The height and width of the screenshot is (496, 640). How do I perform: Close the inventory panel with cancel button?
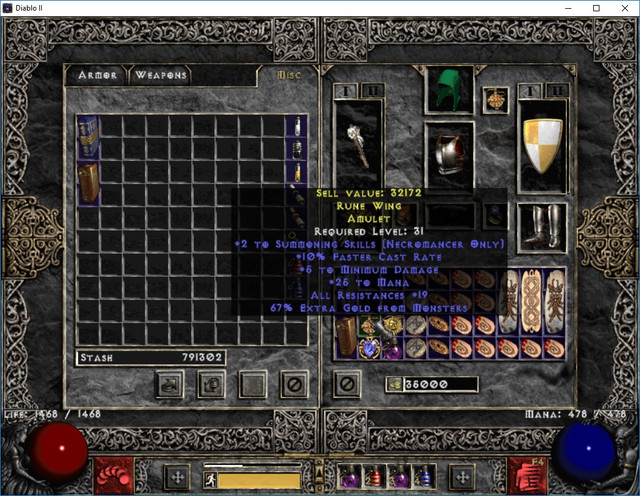click(x=347, y=383)
